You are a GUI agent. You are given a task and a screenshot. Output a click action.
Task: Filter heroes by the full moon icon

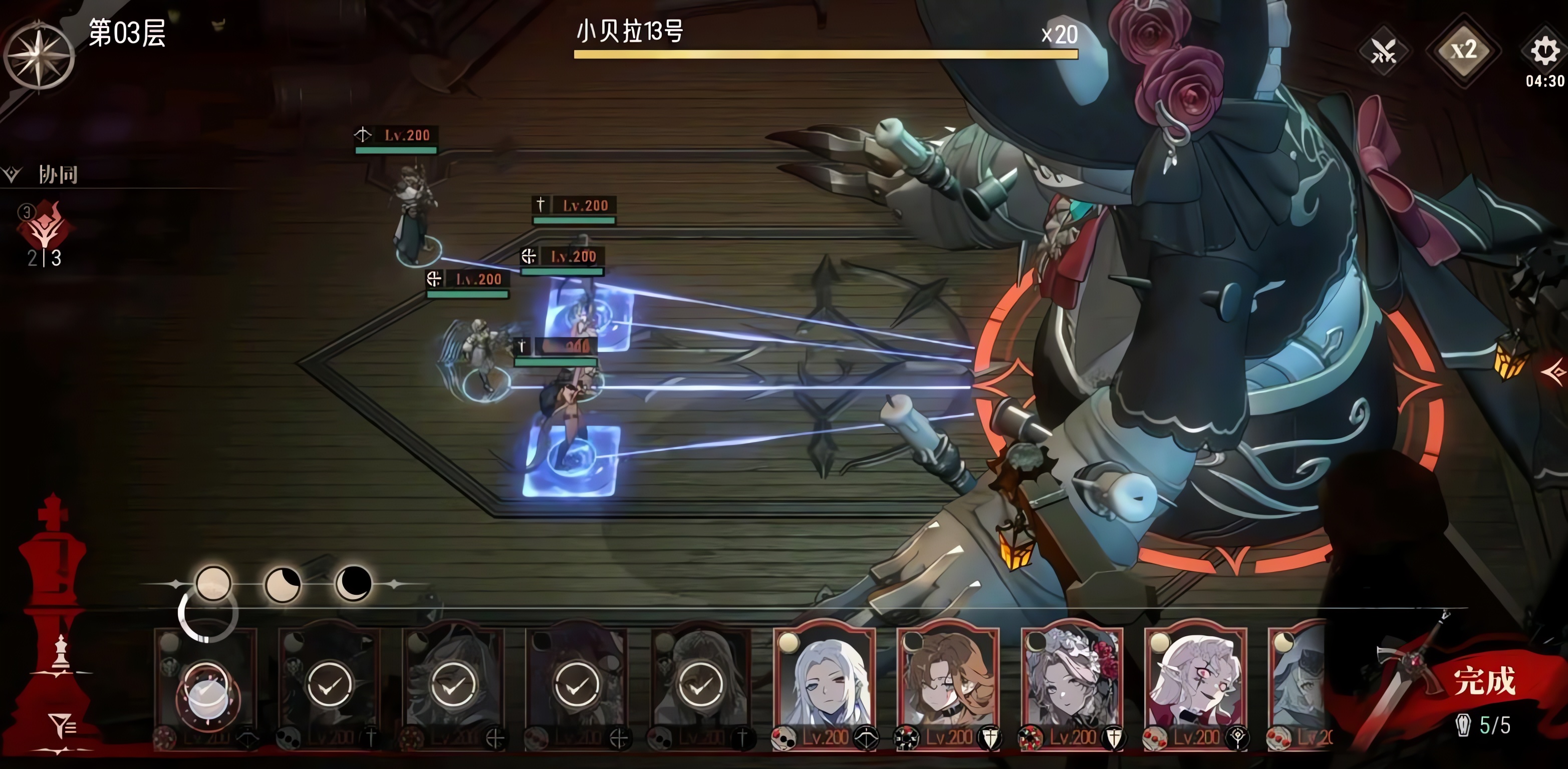213,583
